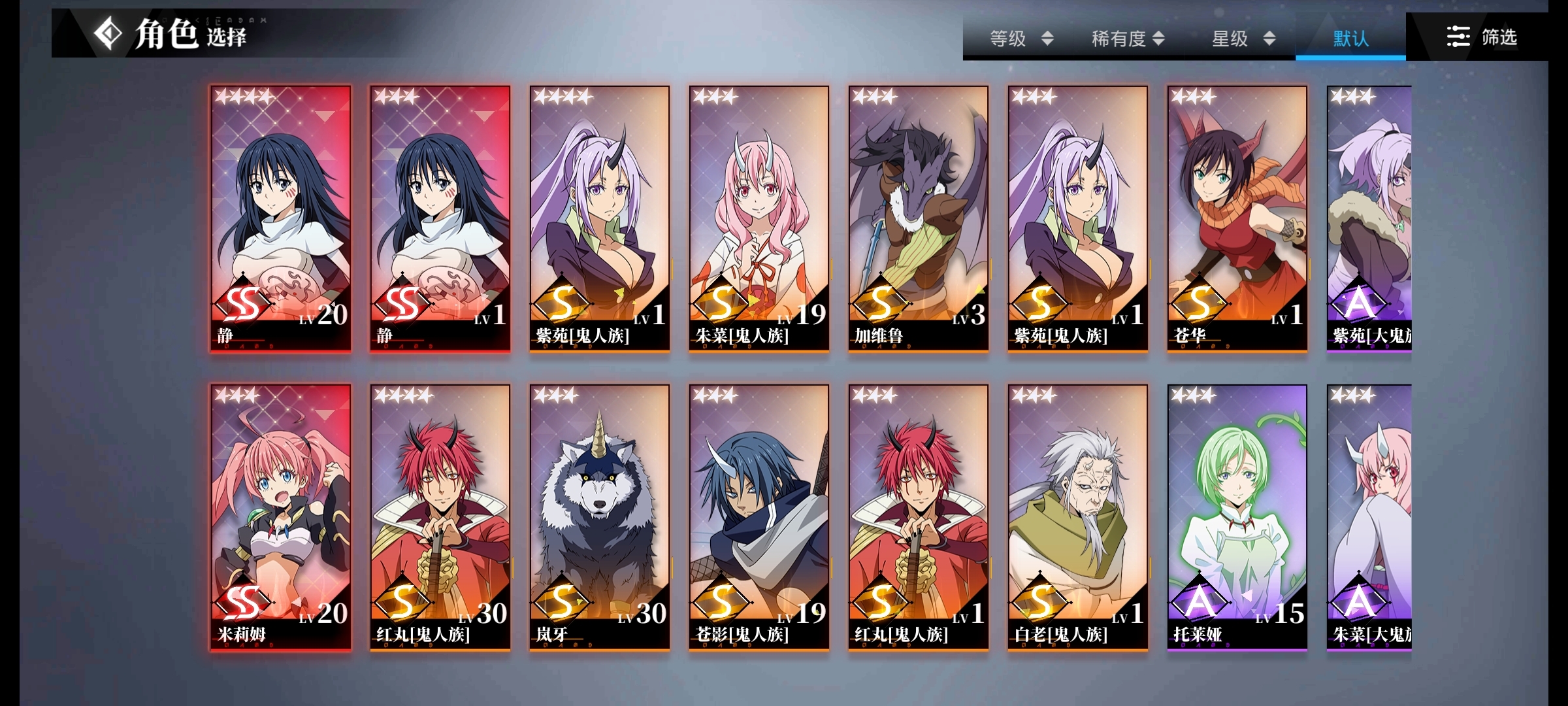Select the 红丸[鬼人族] card at Lv 1
The width and height of the screenshot is (1568, 706).
pos(919,517)
